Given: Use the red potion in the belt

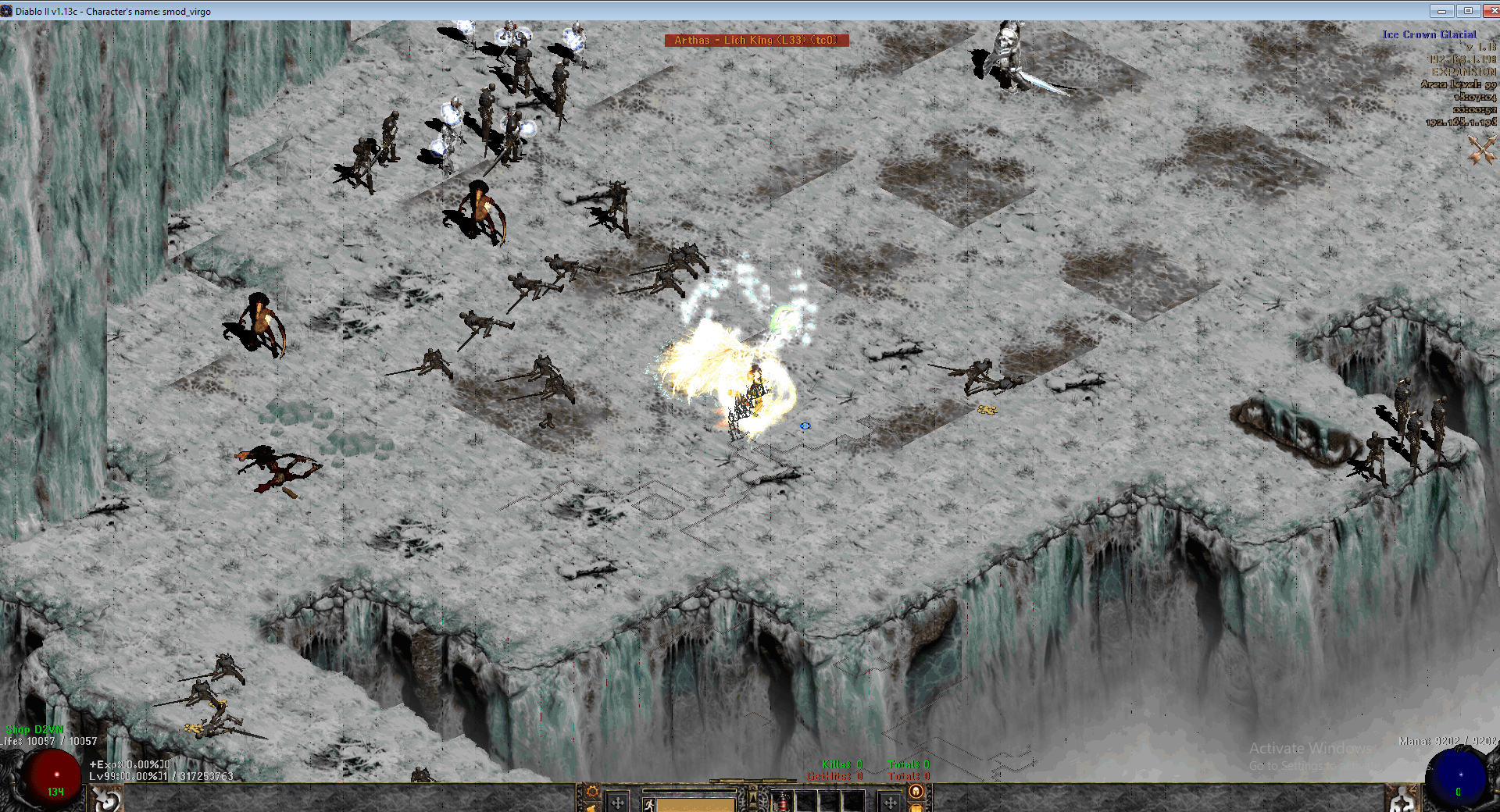Looking at the screenshot, I should pos(781,802).
